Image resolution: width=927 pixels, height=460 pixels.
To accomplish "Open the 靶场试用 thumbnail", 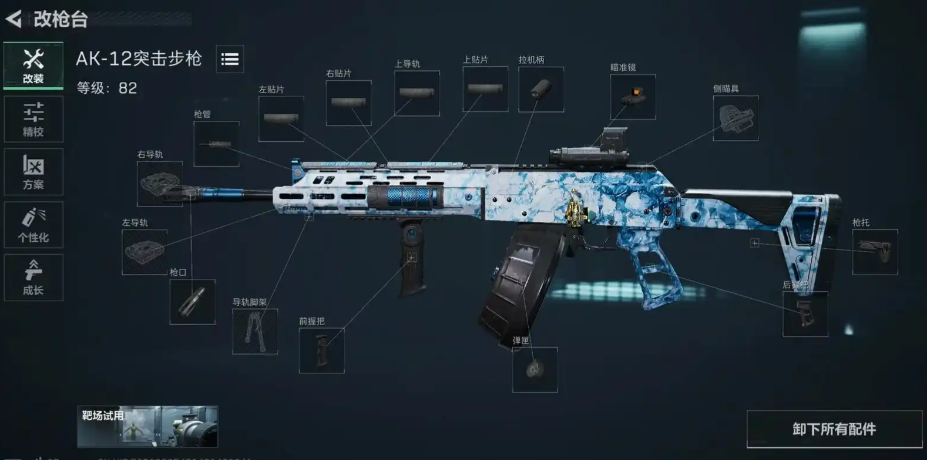I will 147,426.
